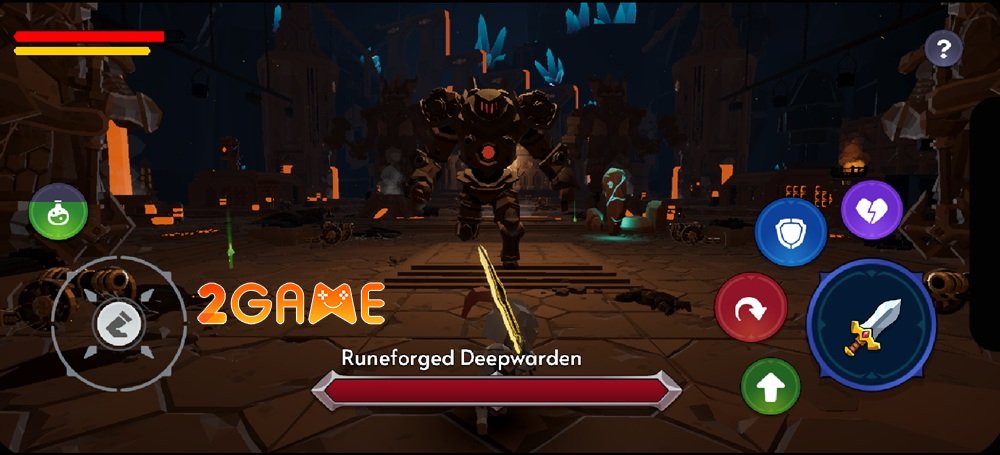Tap the red dodge roll arrow button
The image size is (1000, 455).
(750, 308)
